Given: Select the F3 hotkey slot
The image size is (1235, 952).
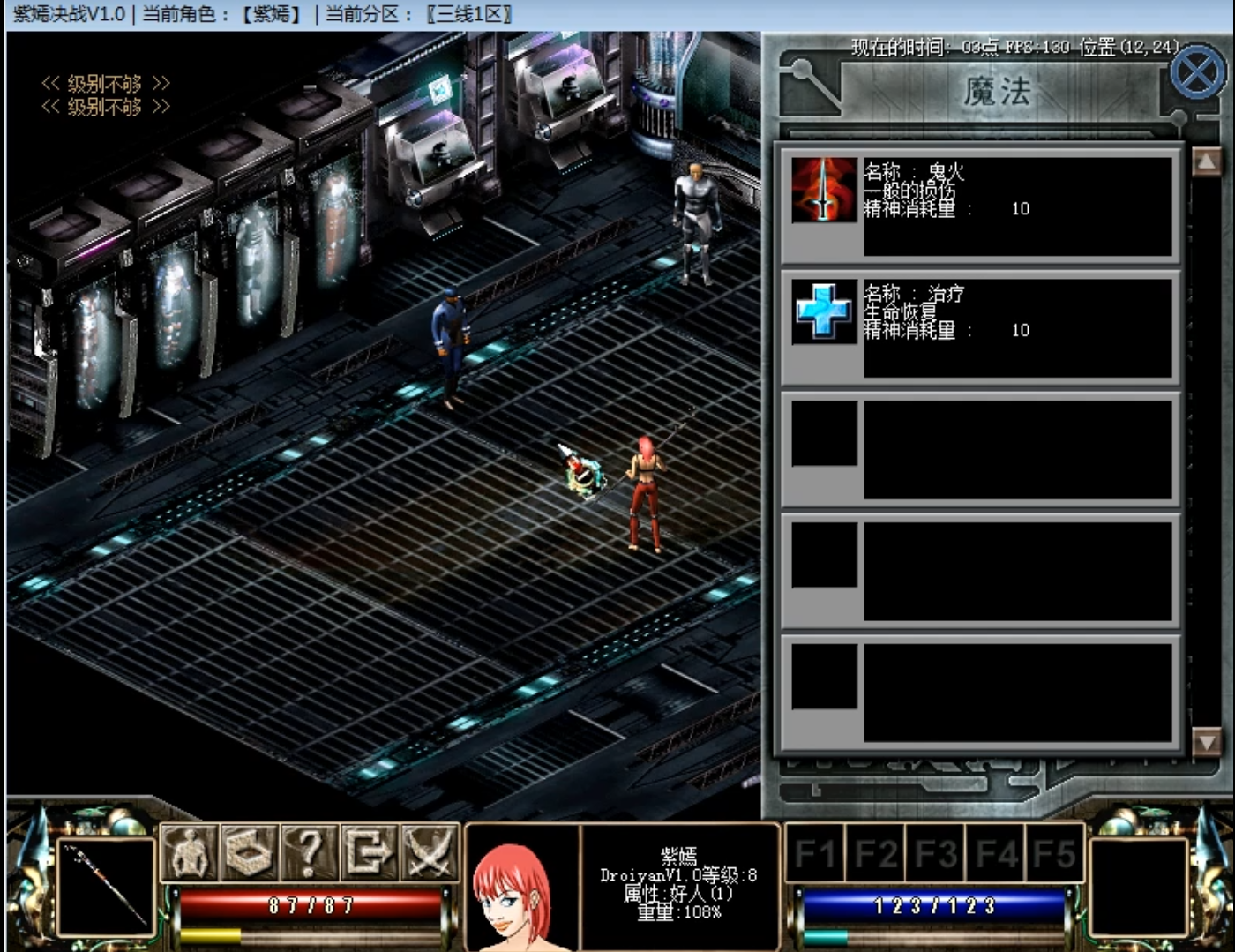Looking at the screenshot, I should click(935, 854).
